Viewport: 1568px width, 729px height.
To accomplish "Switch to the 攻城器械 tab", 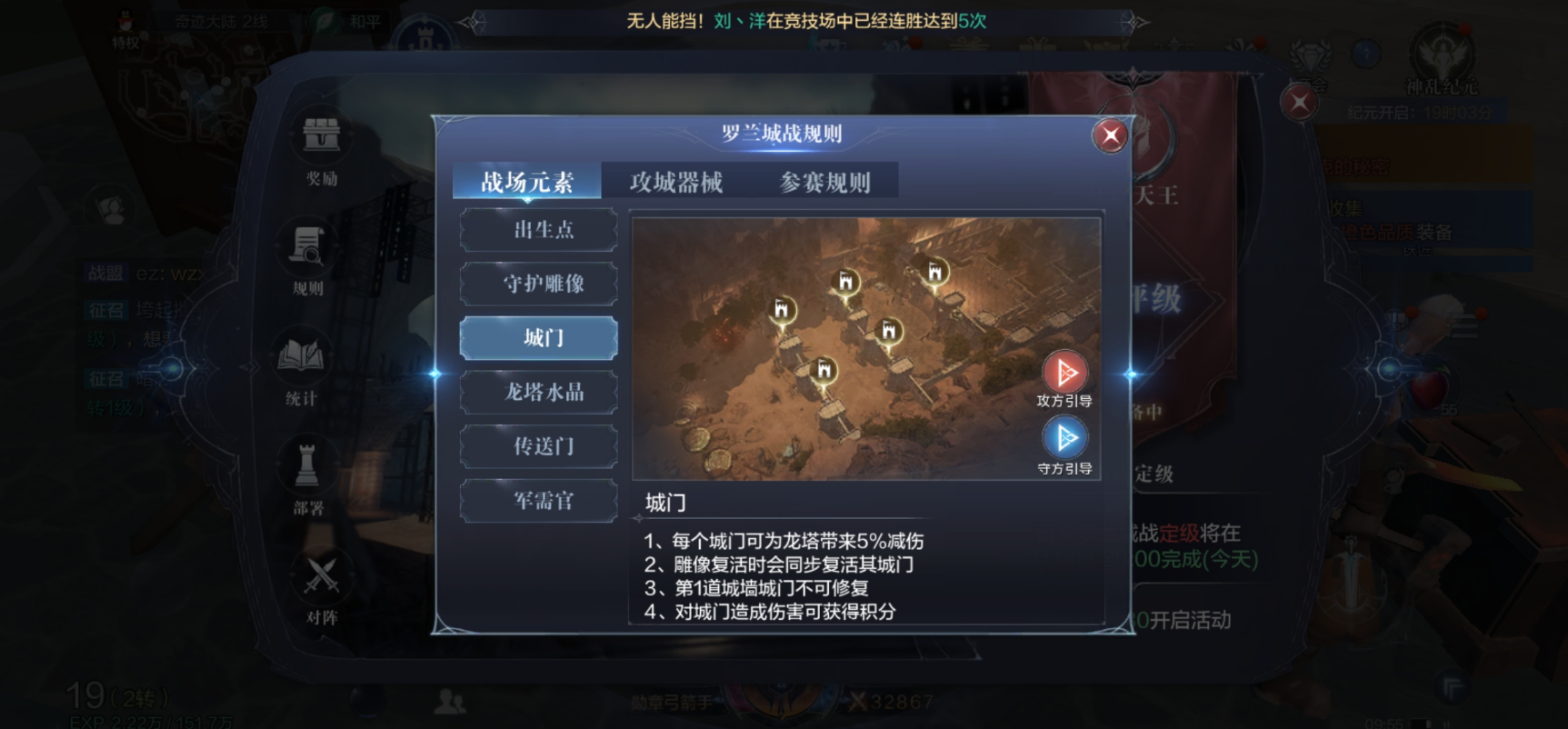I will point(675,181).
